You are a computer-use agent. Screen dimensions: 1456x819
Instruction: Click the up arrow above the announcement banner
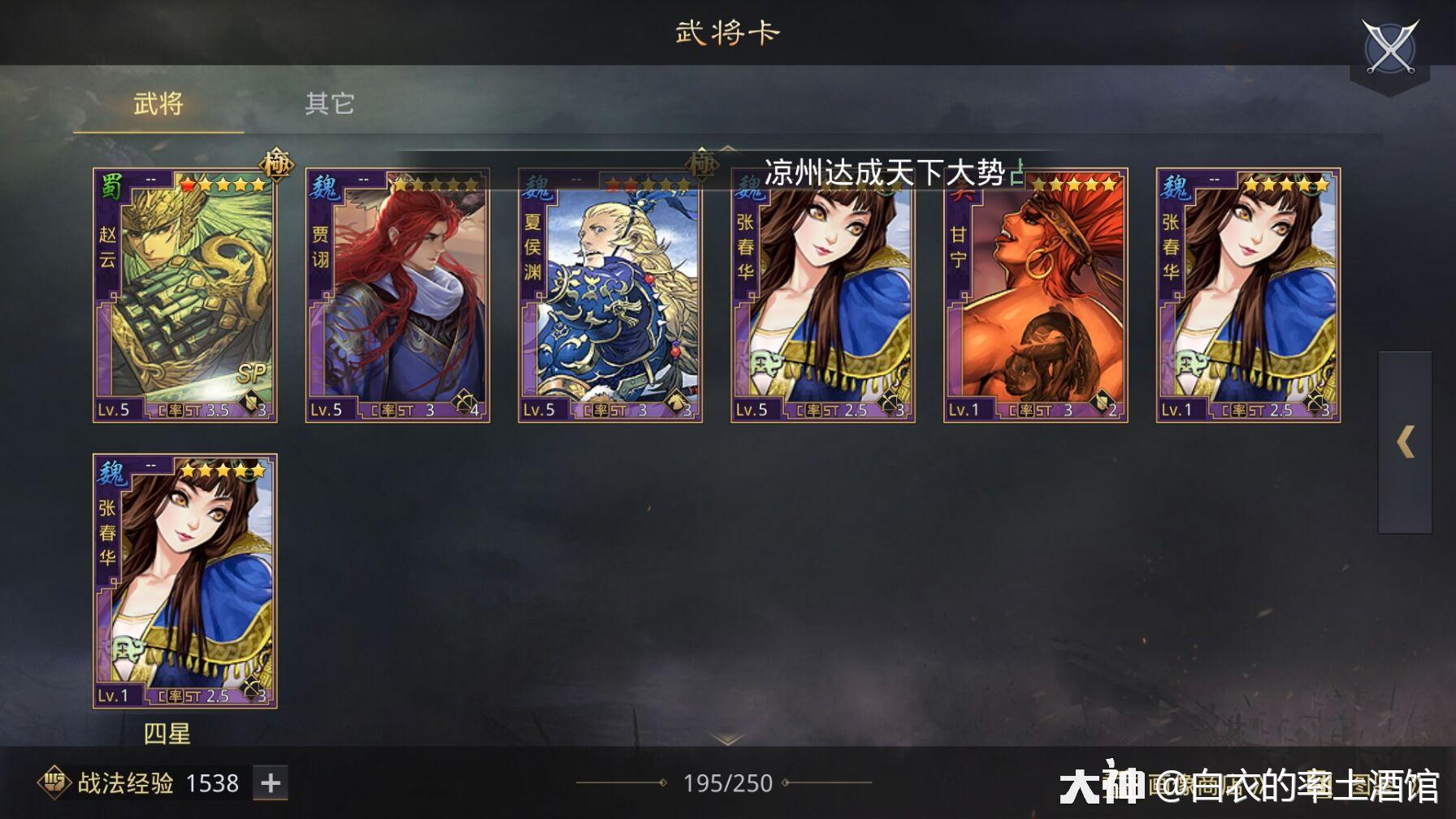(x=729, y=149)
